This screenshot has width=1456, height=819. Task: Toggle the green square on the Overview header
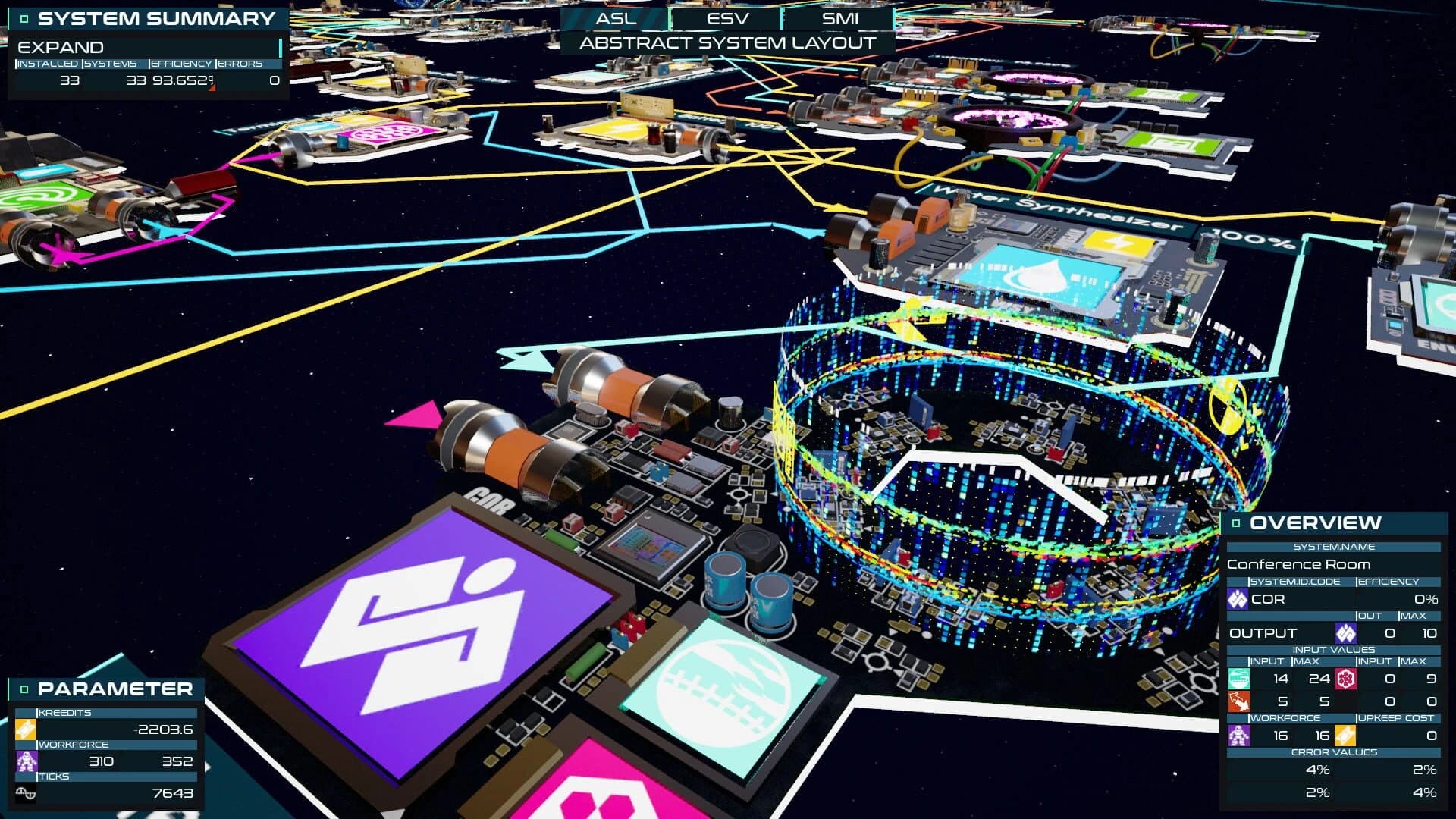1235,522
